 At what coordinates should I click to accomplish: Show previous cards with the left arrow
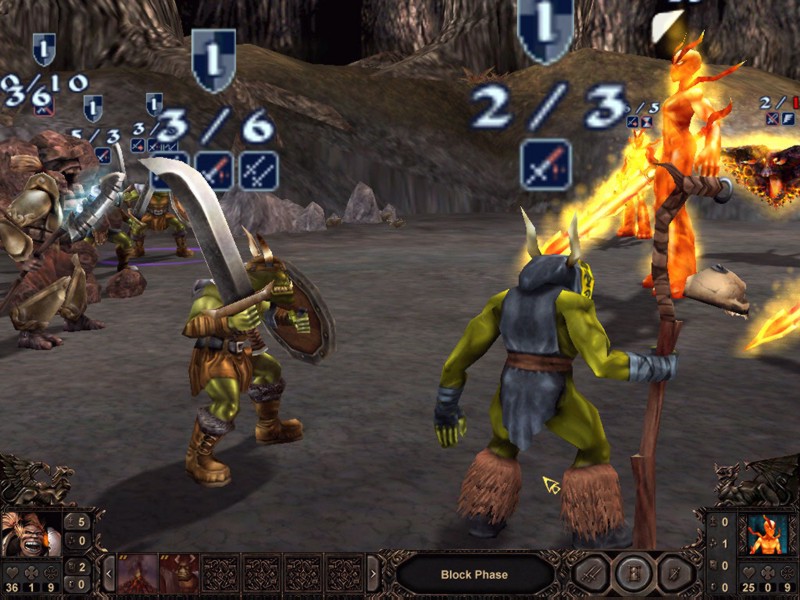(108, 574)
